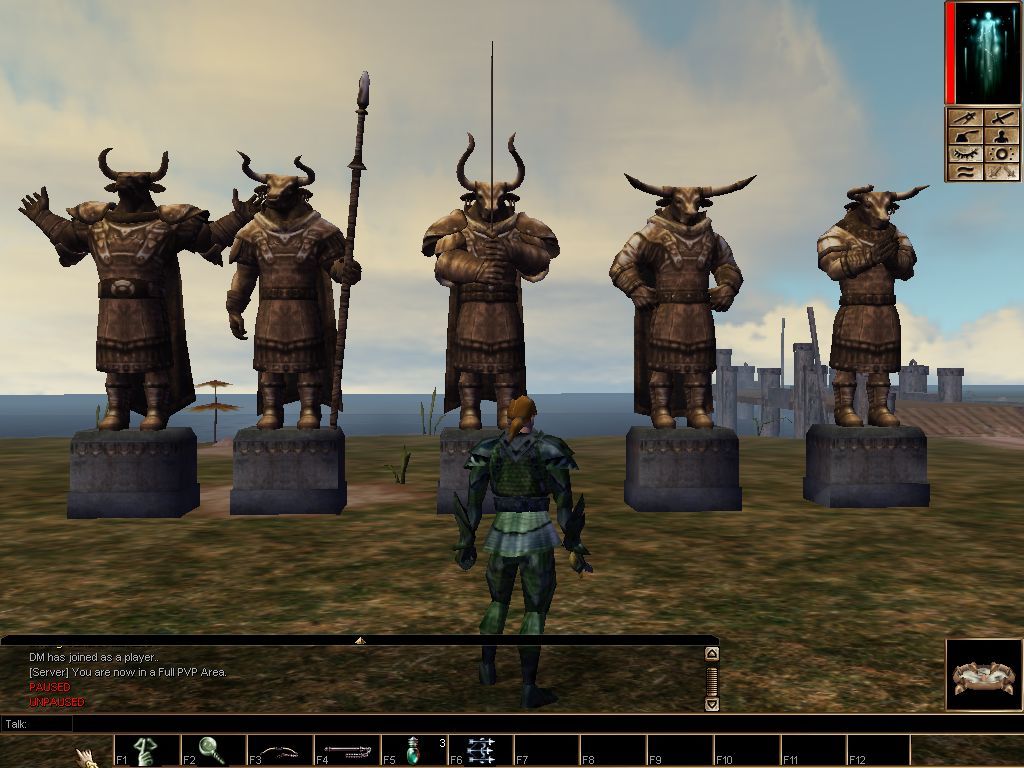This screenshot has width=1024, height=768.
Task: Click the Talk chat input field
Action: click(380, 723)
